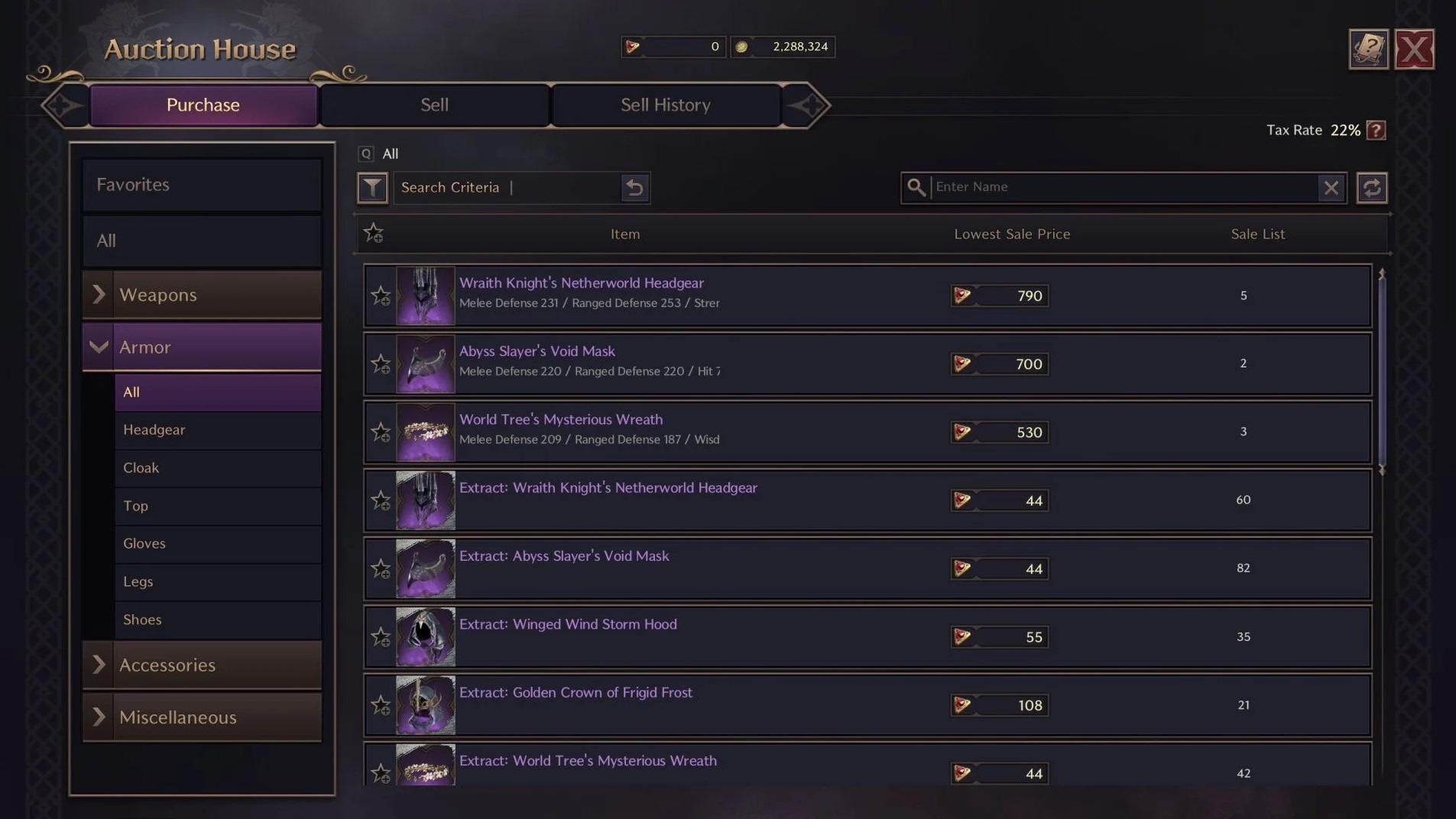Favorite the Wraith Knight's Netherworld Headgear listing
The image size is (1456, 819).
(x=380, y=296)
